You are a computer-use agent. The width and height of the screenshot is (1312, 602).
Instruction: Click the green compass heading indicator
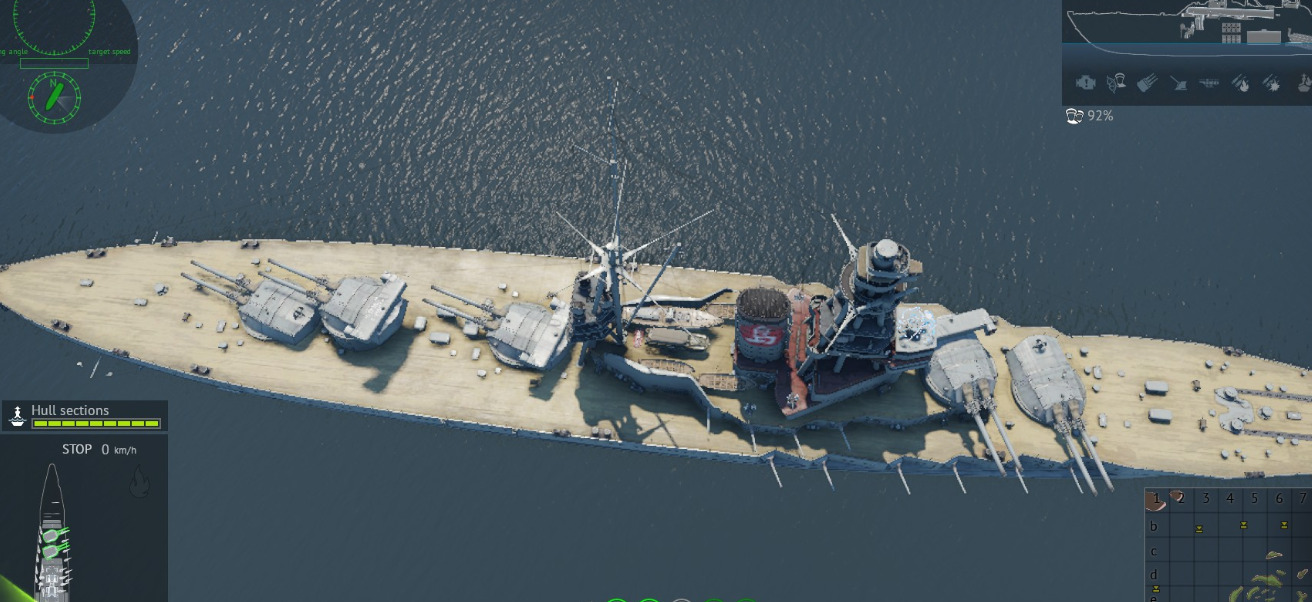tap(54, 96)
